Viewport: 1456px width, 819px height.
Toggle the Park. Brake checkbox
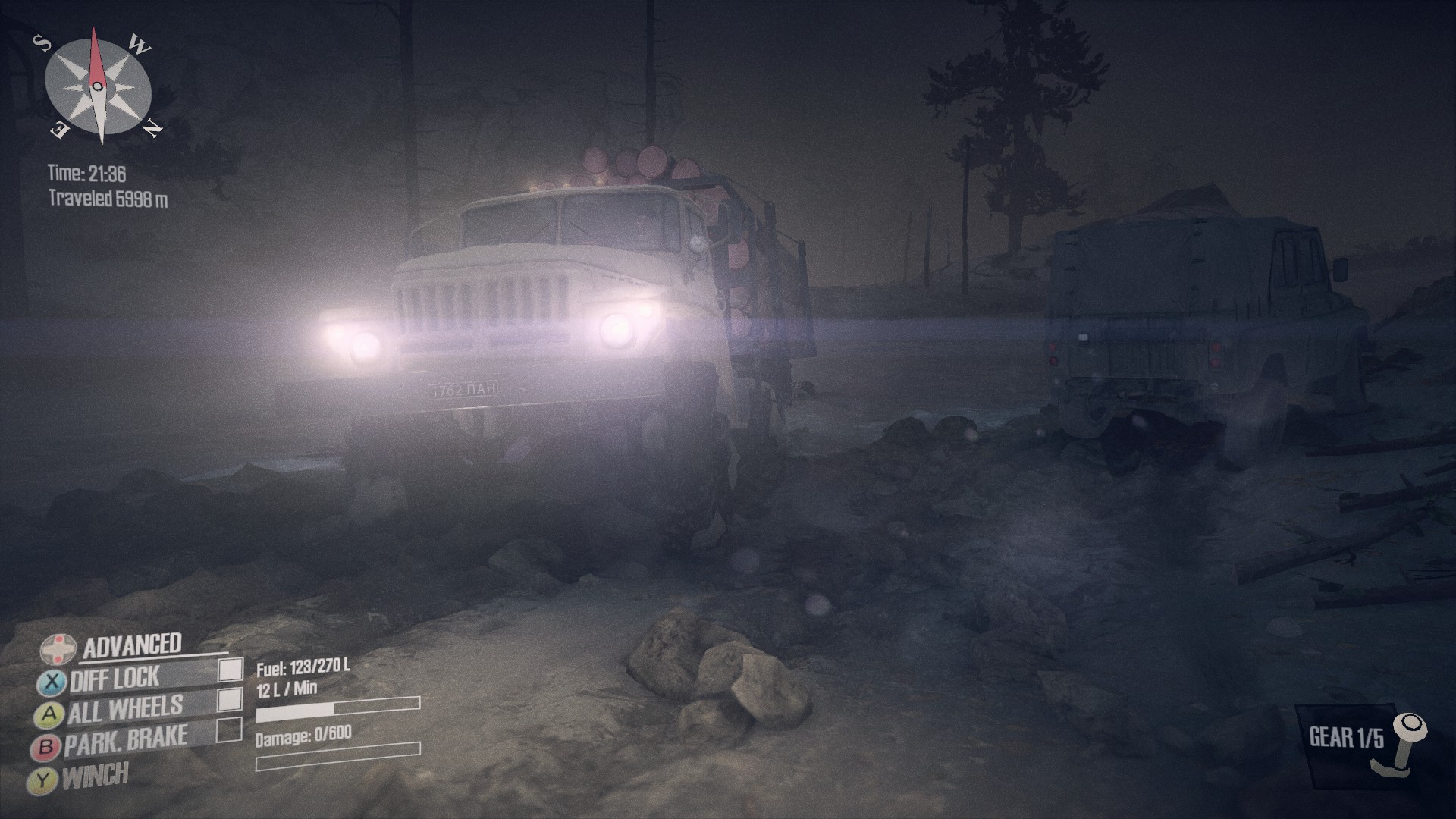tap(229, 730)
